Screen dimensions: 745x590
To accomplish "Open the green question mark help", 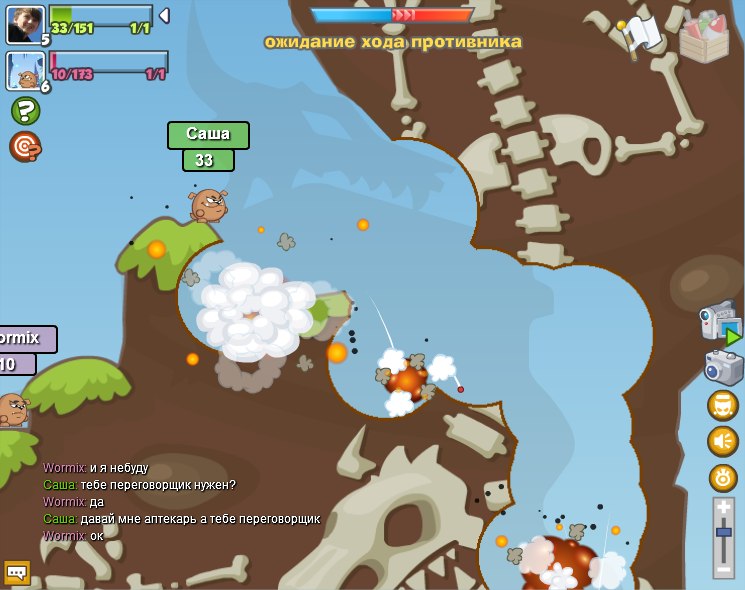I will (25, 110).
